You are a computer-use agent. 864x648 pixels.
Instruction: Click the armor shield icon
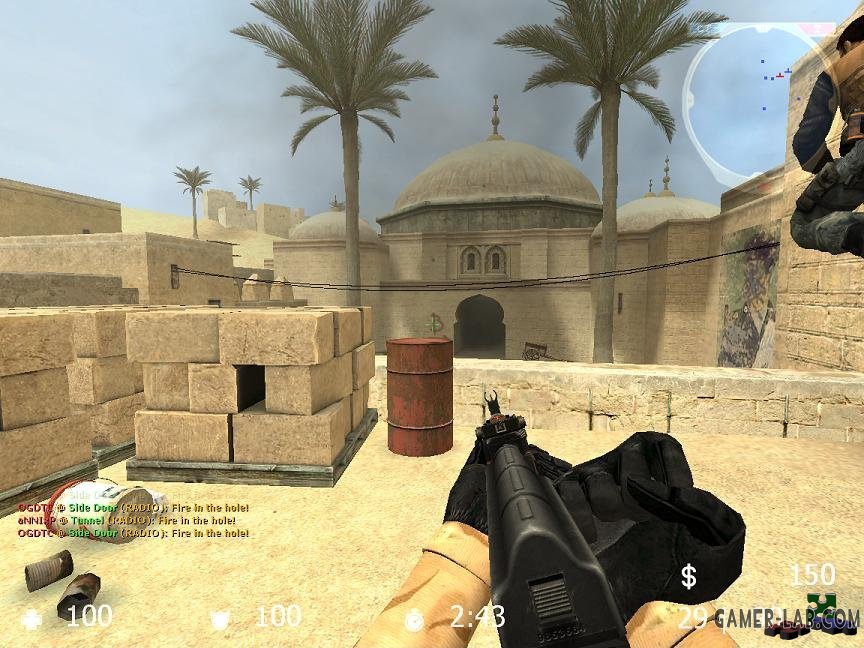pos(220,619)
